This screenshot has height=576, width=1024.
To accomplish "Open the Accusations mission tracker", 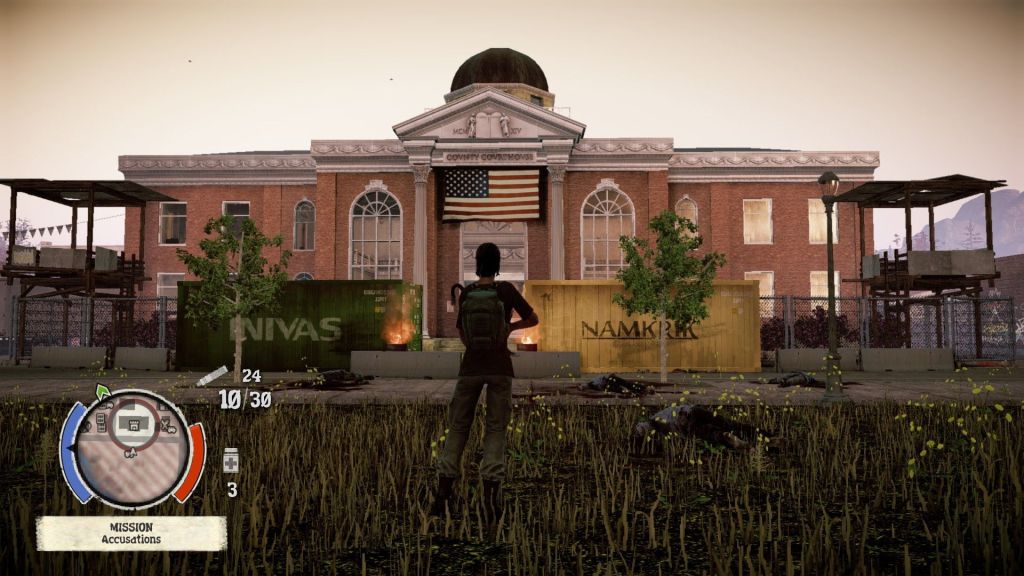I will pyautogui.click(x=131, y=533).
